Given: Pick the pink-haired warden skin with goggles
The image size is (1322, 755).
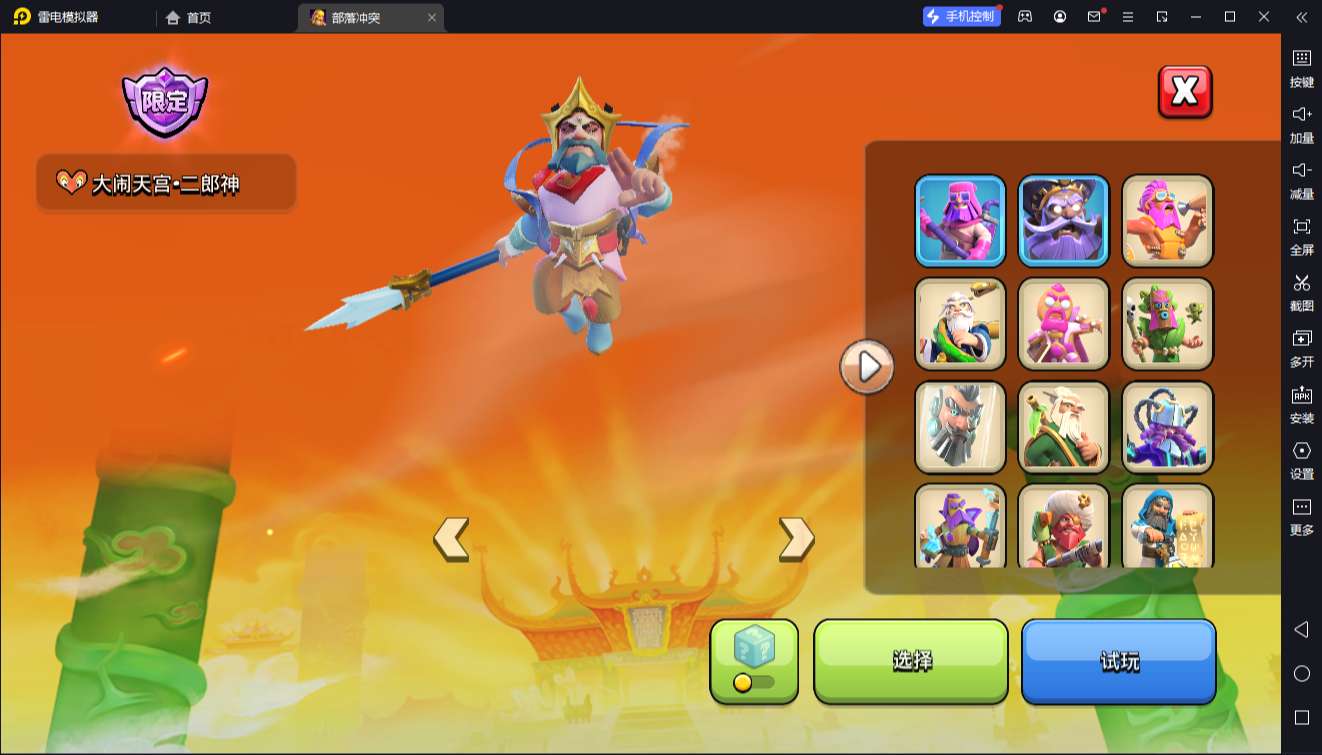Looking at the screenshot, I should (1167, 220).
